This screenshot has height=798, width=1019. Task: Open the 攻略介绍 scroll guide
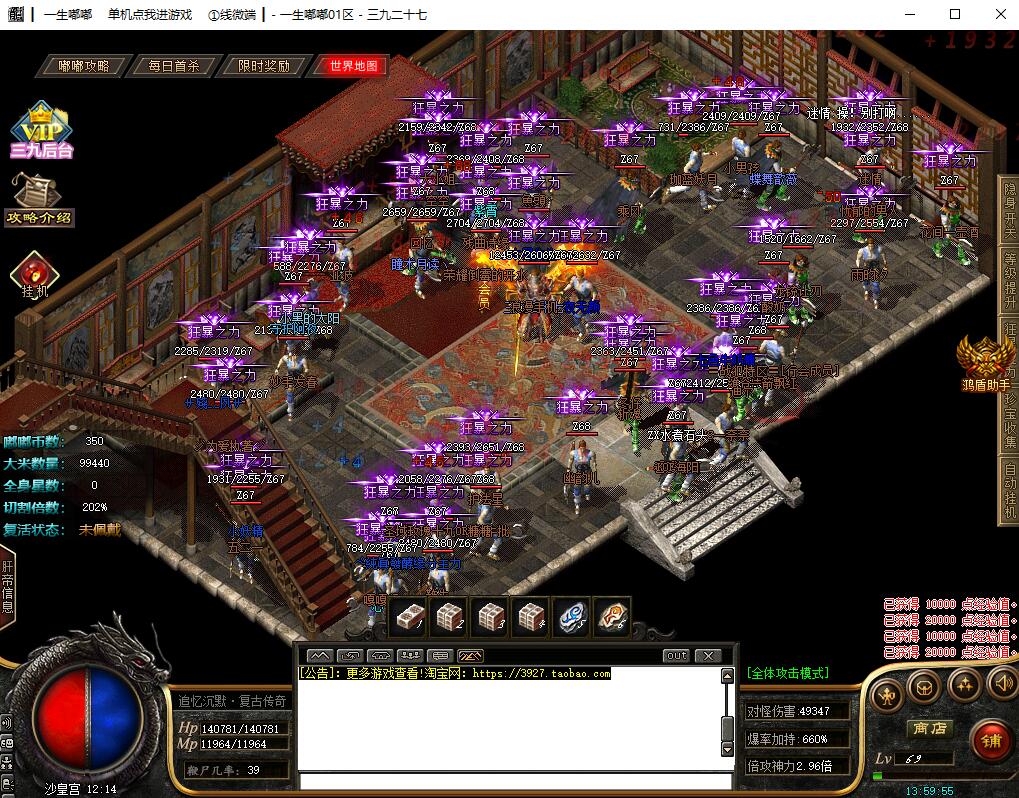40,200
